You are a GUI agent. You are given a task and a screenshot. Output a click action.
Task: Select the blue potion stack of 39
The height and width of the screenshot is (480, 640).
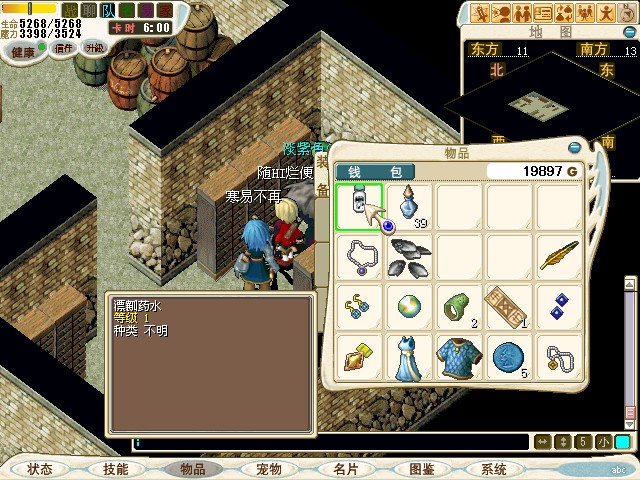[411, 206]
